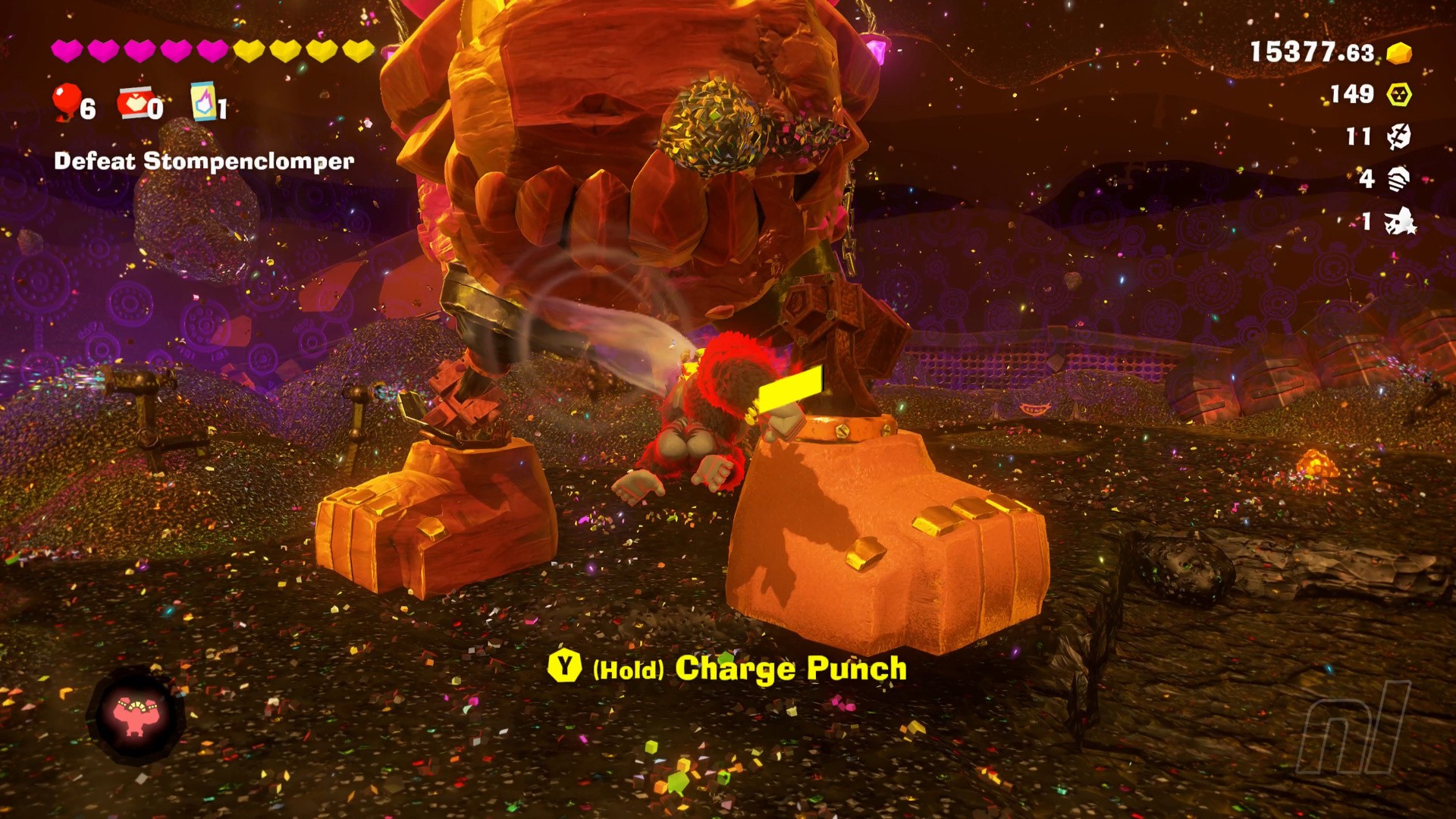Select the red balloon item icon
Screen dimensions: 1456x819
pyautogui.click(x=66, y=102)
